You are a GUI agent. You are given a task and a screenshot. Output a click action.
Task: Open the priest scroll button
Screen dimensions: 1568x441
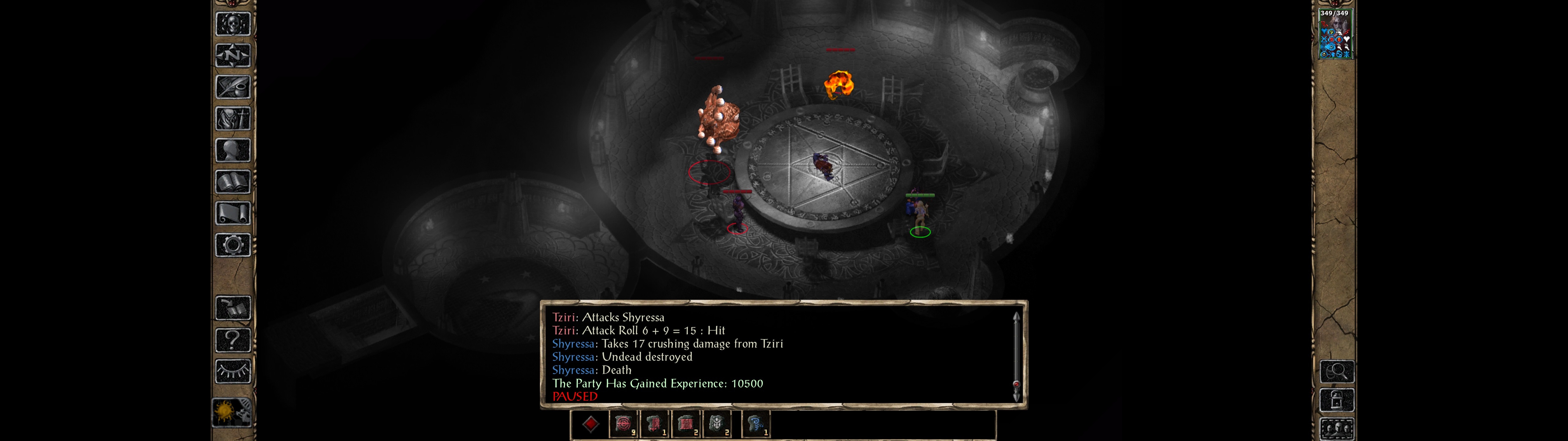pos(233,214)
